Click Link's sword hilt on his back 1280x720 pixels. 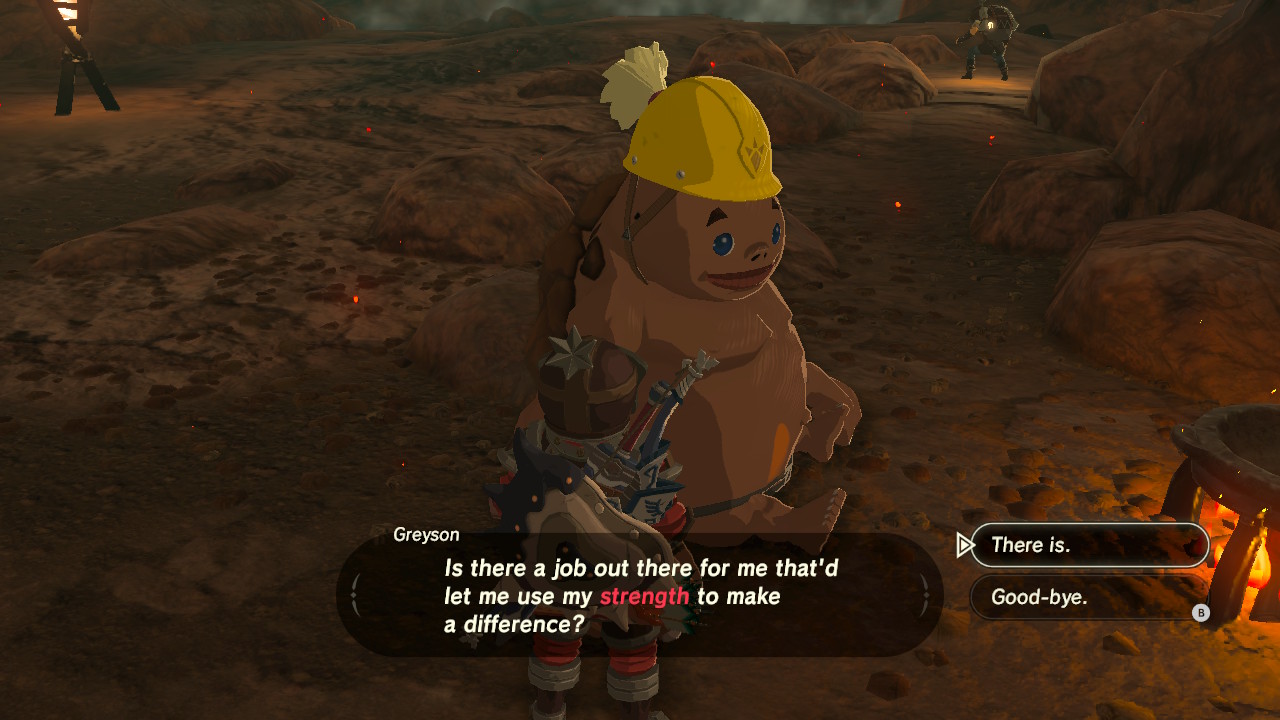(690, 385)
